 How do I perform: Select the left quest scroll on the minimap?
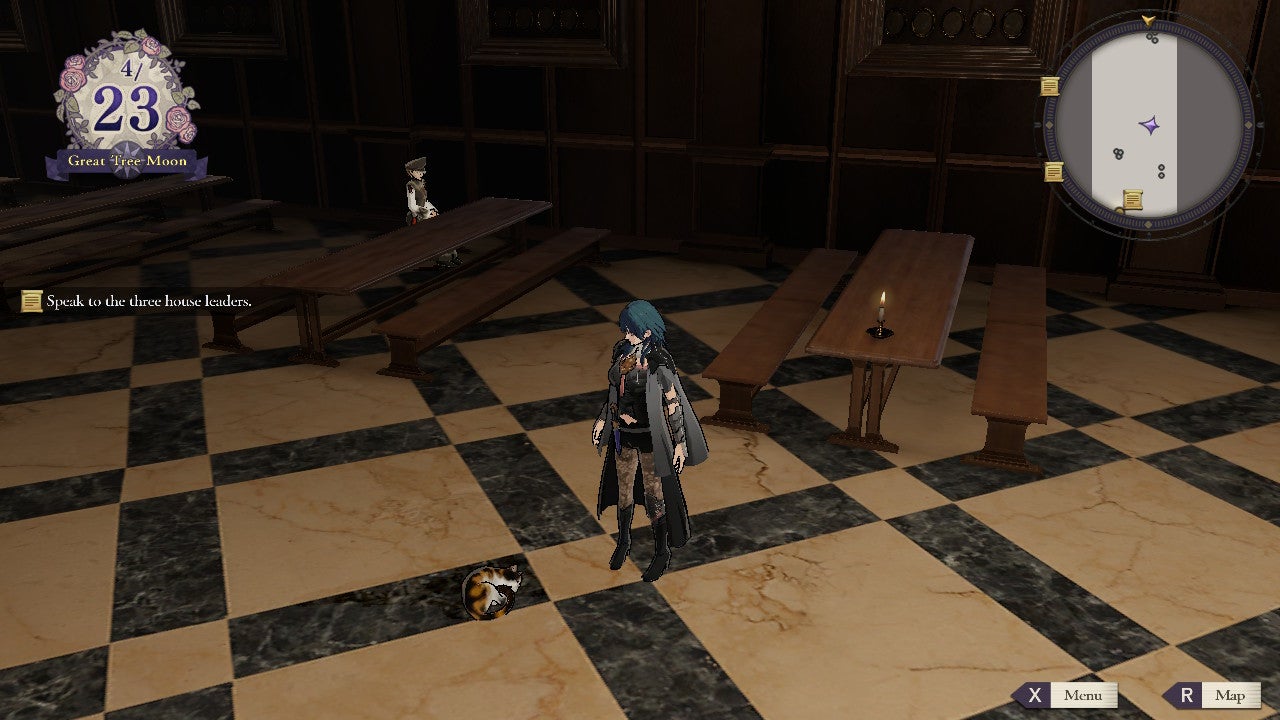[1049, 88]
